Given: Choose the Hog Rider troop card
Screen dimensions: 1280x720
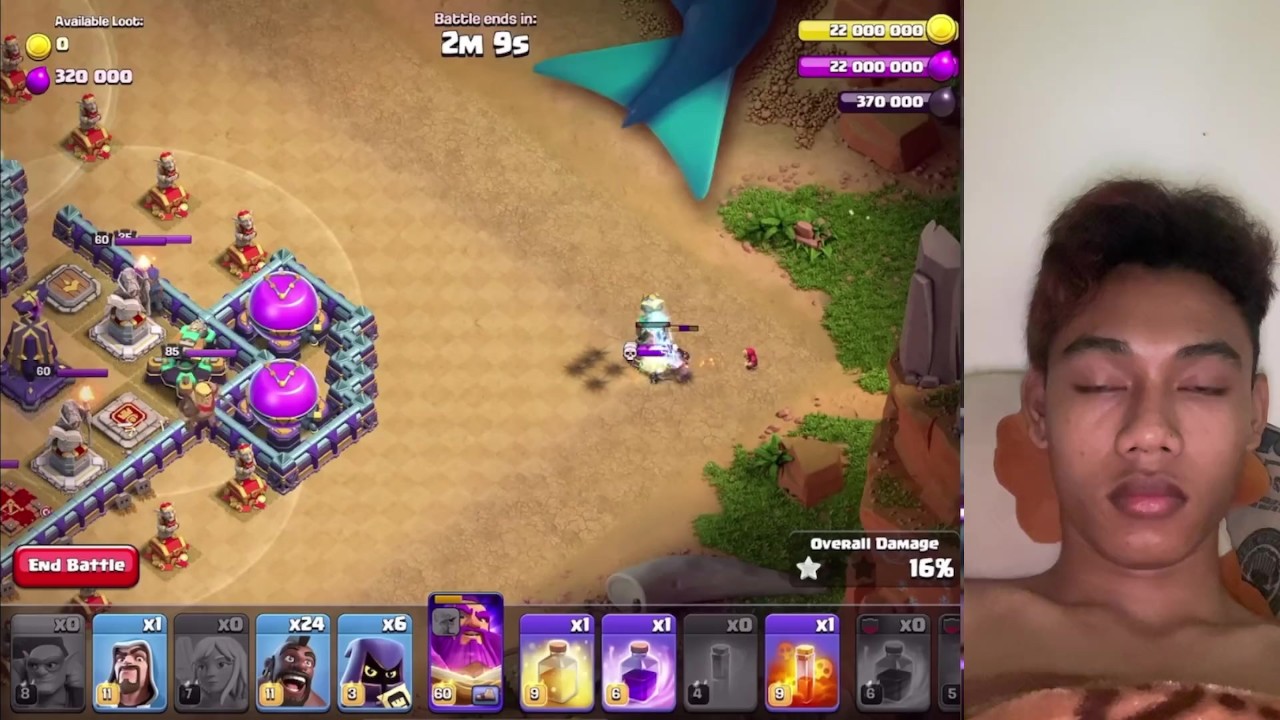Looking at the screenshot, I should [x=292, y=661].
